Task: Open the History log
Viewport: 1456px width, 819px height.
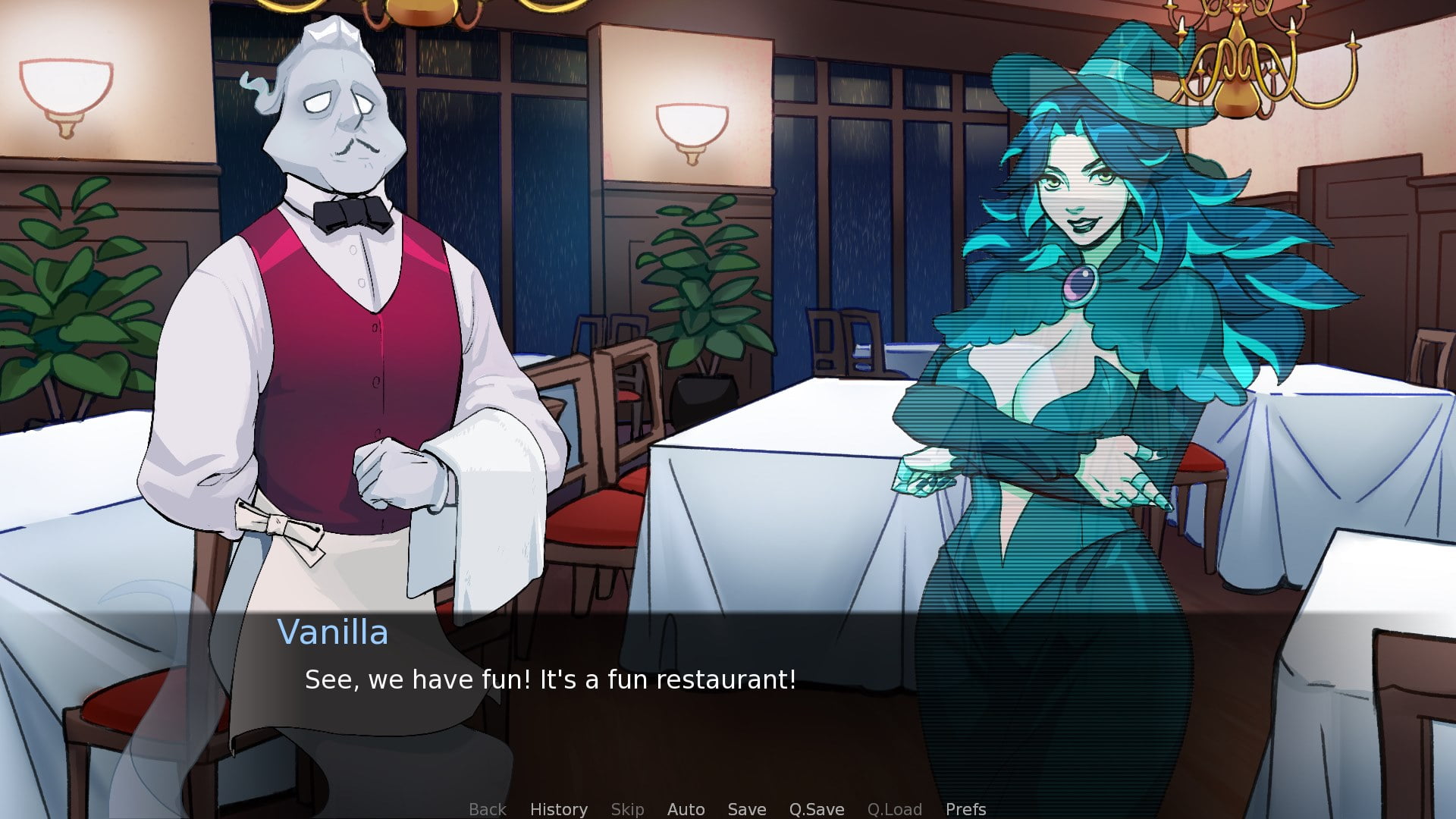Action: (558, 809)
